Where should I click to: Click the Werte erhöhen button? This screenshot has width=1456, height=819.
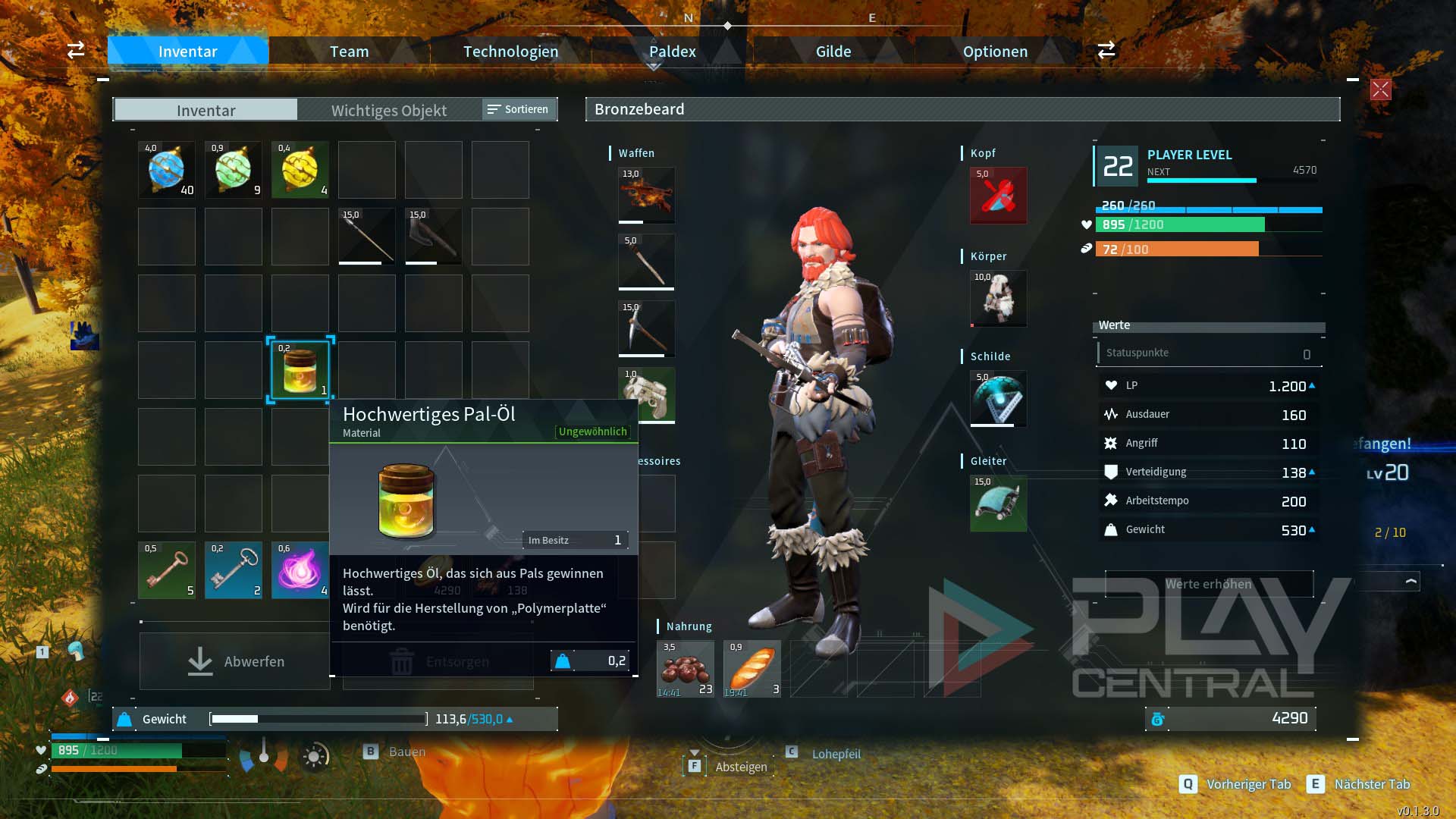tap(1209, 584)
